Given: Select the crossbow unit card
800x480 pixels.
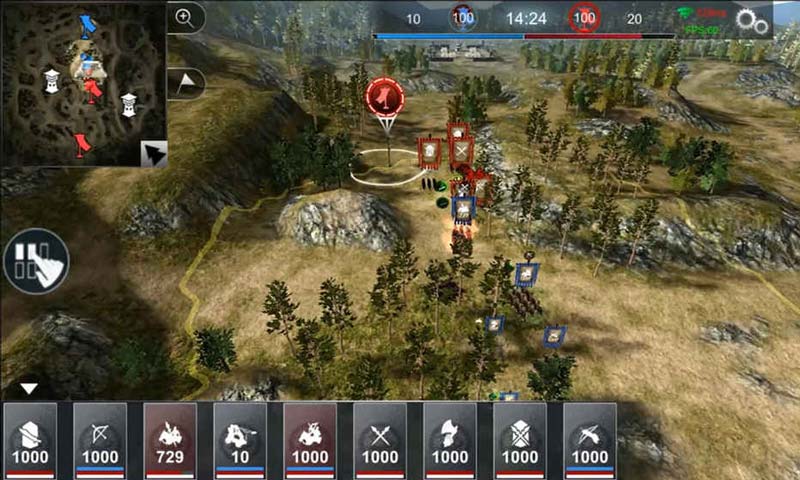Looking at the screenshot, I should tap(590, 440).
